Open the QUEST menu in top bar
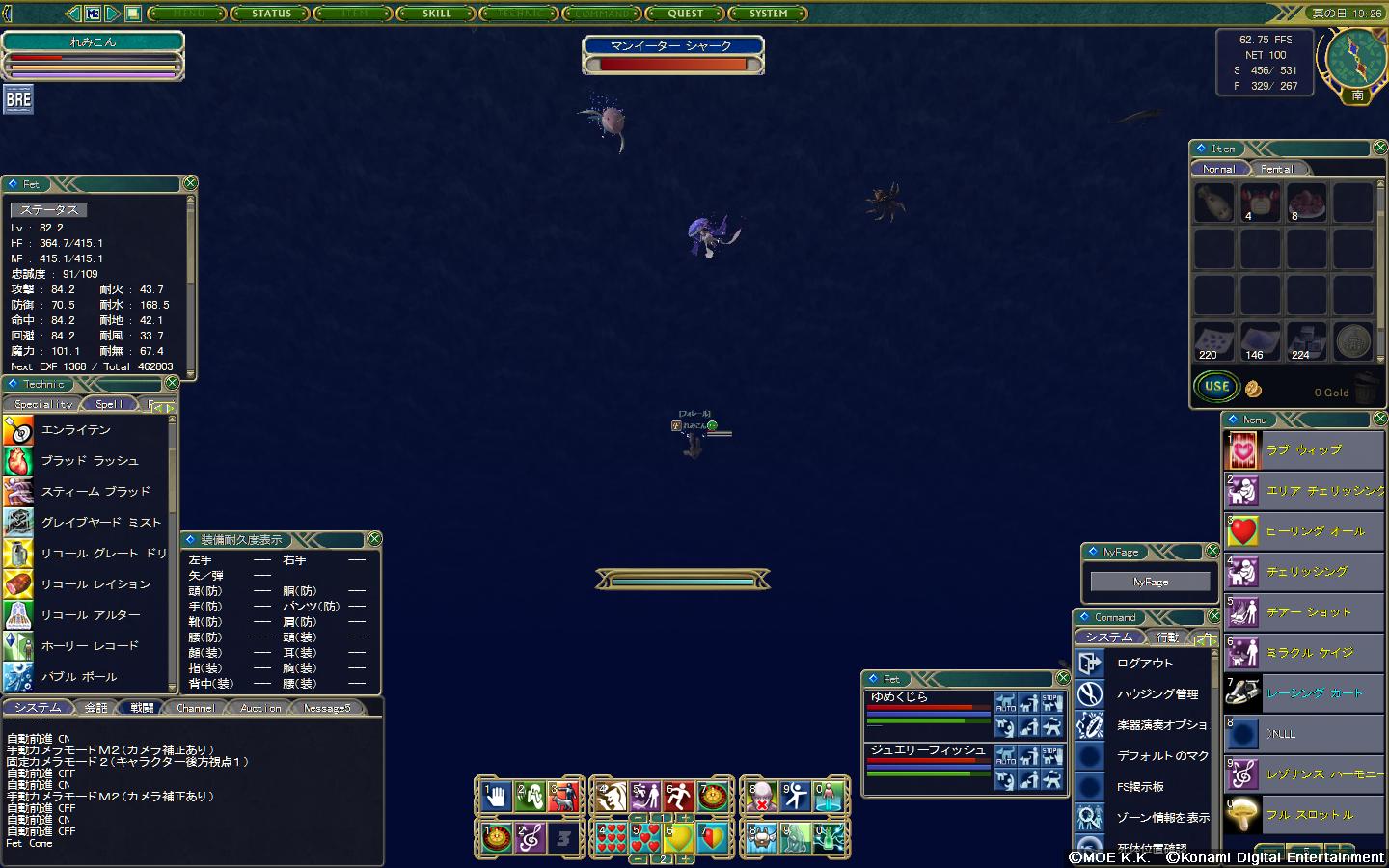 click(x=685, y=14)
